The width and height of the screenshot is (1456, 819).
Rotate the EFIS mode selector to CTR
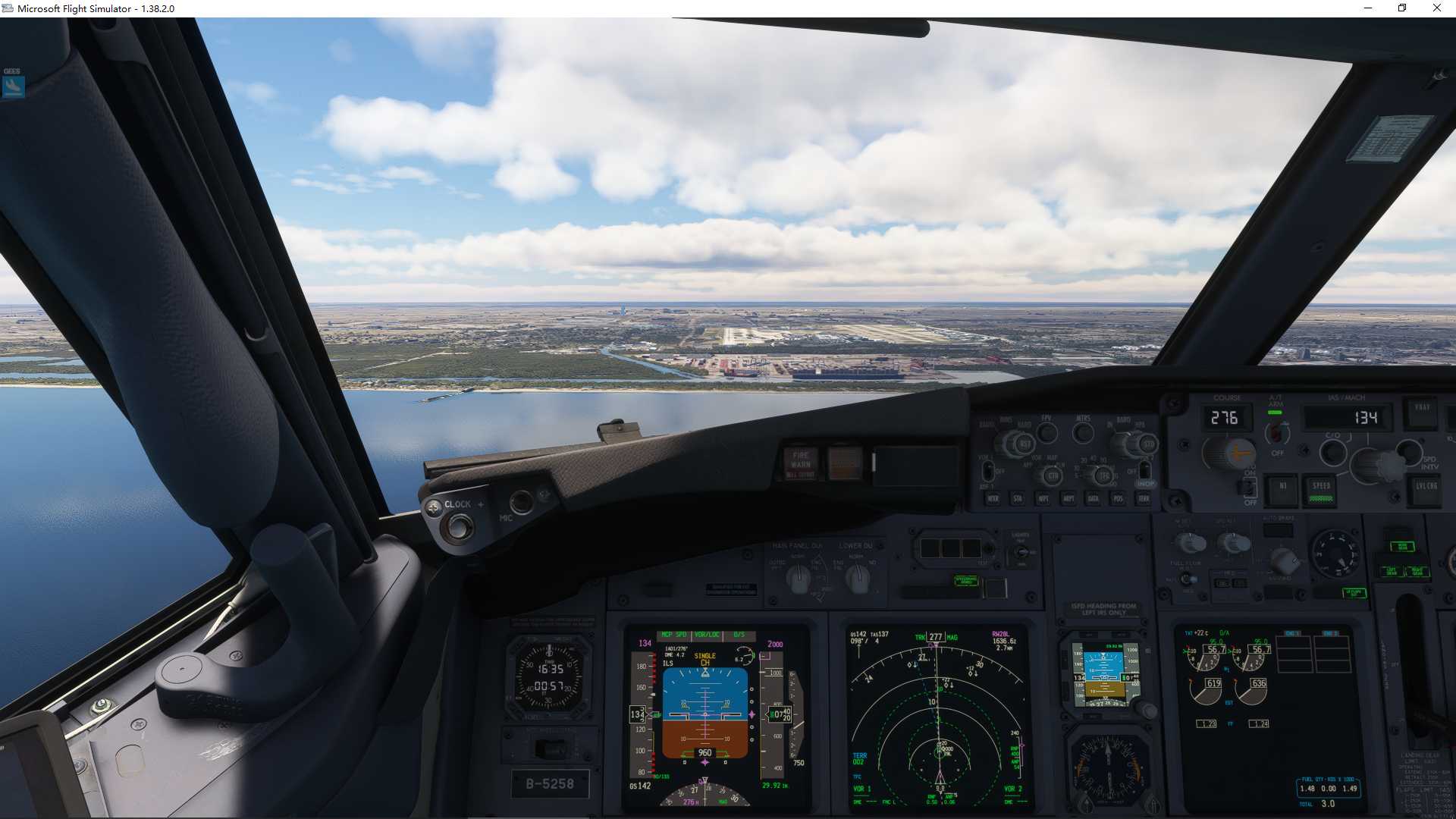1053,475
